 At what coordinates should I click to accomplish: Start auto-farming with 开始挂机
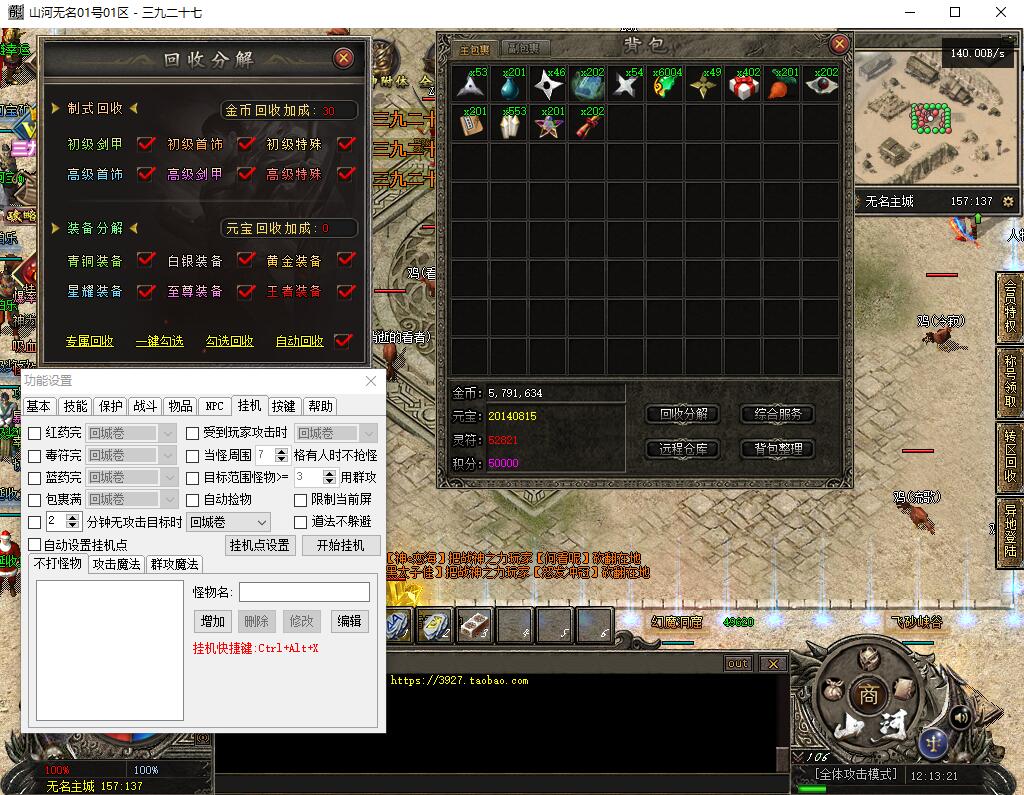coord(340,545)
